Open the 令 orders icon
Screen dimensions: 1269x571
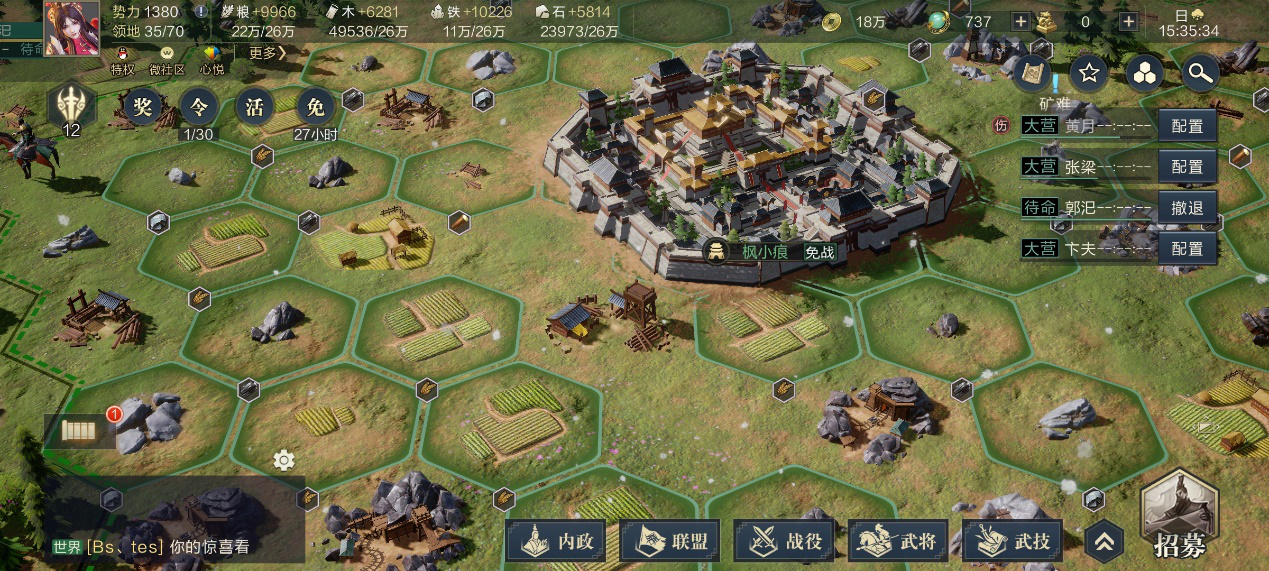197,106
